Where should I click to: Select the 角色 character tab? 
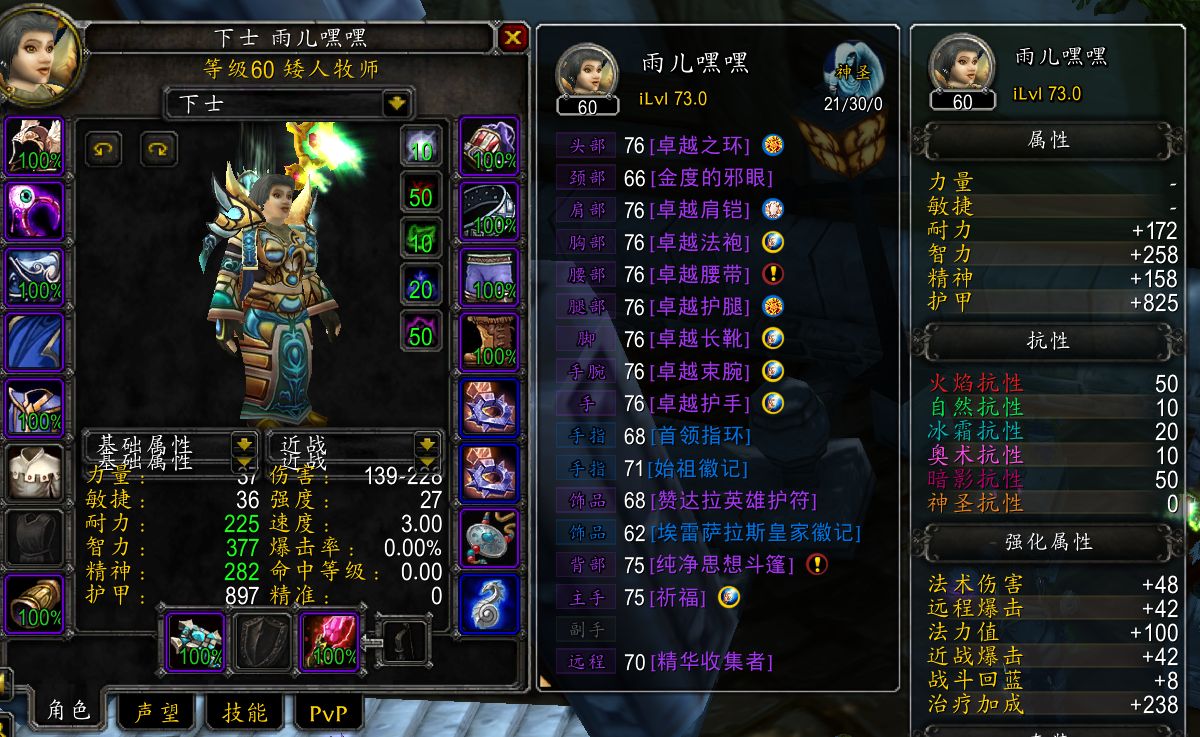68,711
